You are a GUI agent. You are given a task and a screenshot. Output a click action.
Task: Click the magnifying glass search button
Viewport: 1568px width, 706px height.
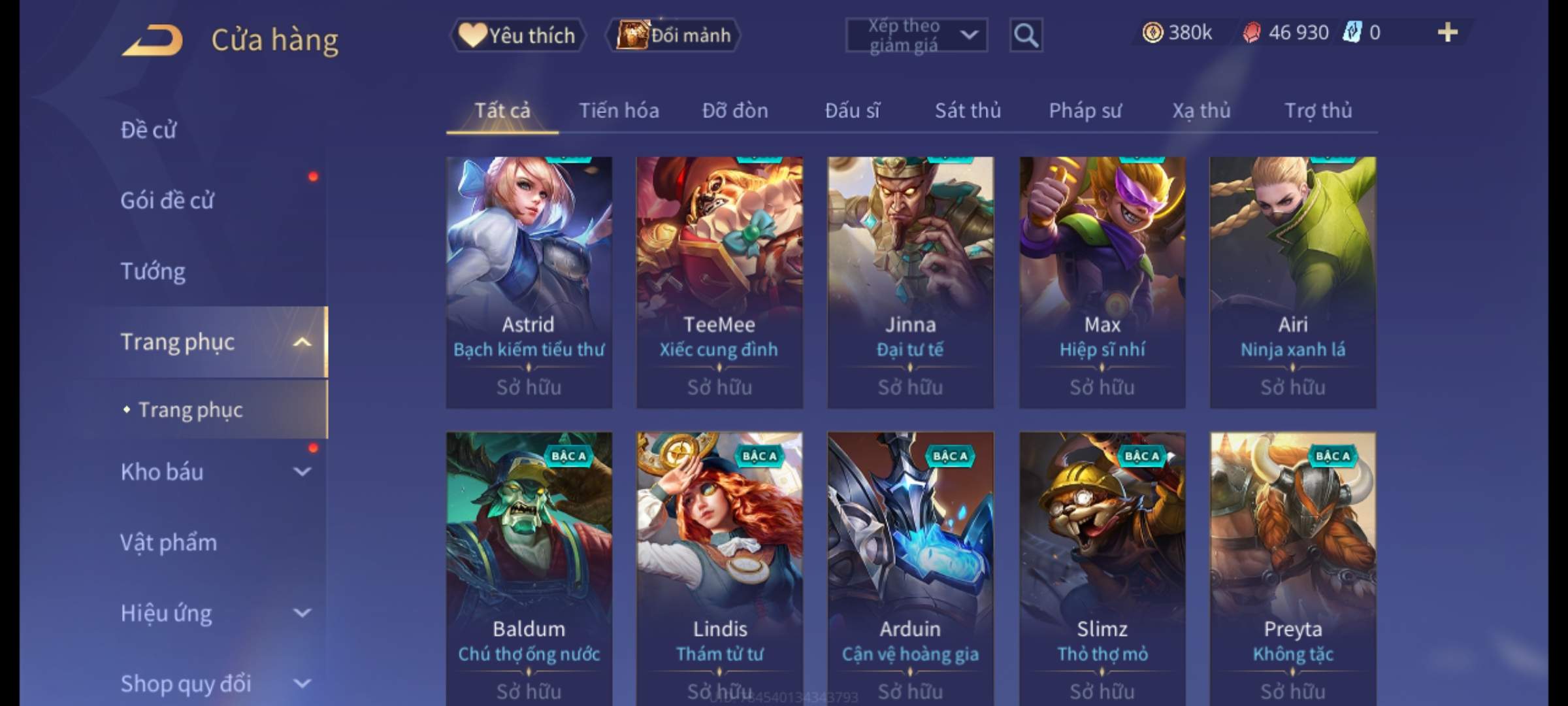1025,35
